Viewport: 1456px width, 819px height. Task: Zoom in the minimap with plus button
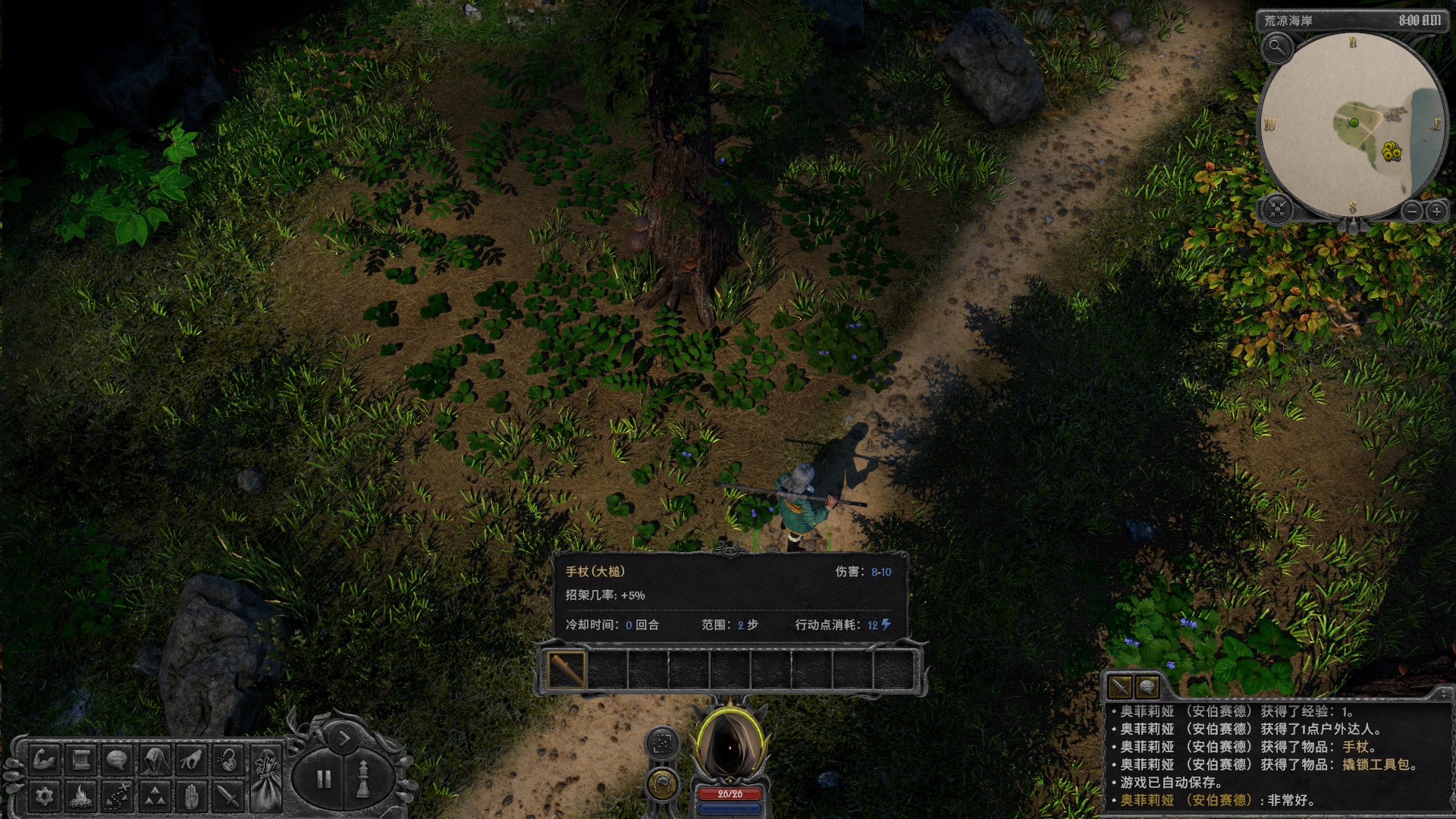(x=1436, y=212)
